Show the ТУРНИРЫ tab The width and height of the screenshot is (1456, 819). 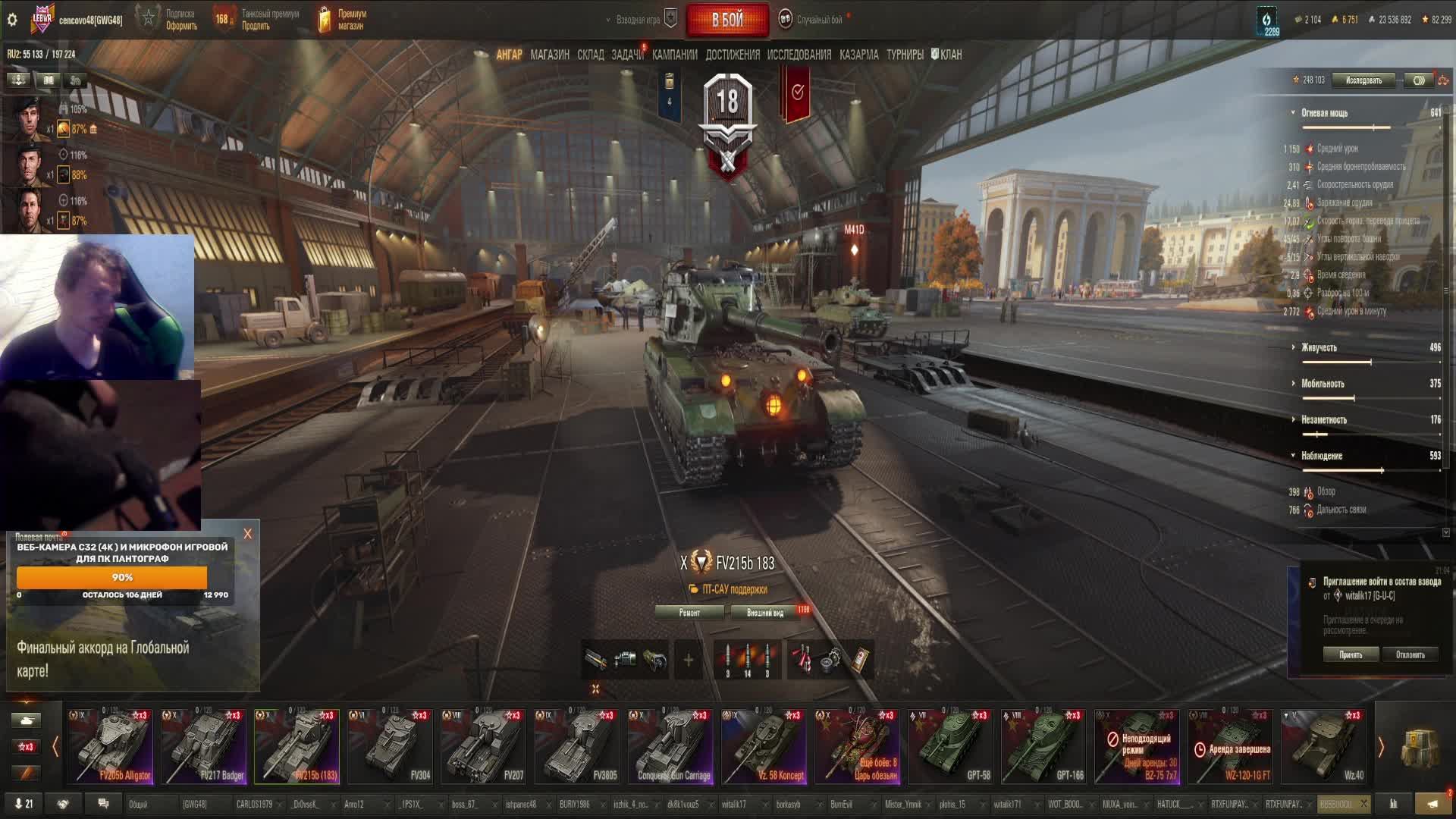pyautogui.click(x=905, y=55)
